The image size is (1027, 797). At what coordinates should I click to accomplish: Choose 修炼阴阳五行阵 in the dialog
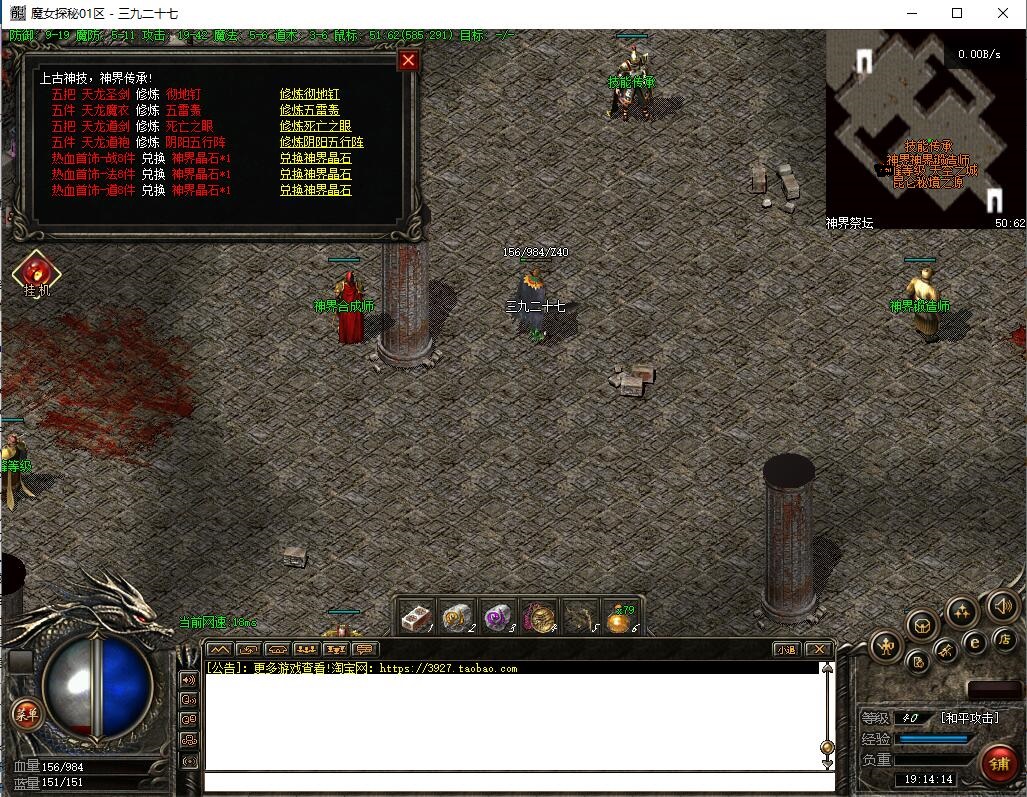point(315,142)
